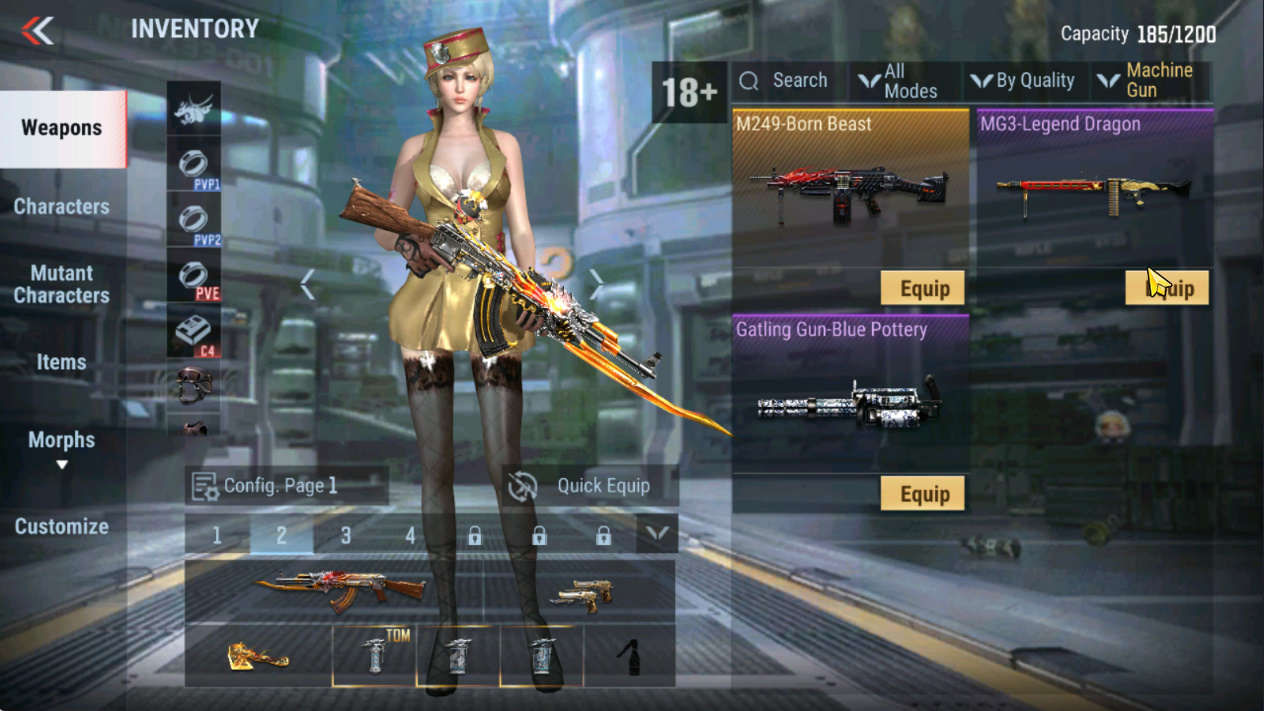Image resolution: width=1264 pixels, height=711 pixels.
Task: Equip the M249-Born Beast
Action: [x=923, y=289]
